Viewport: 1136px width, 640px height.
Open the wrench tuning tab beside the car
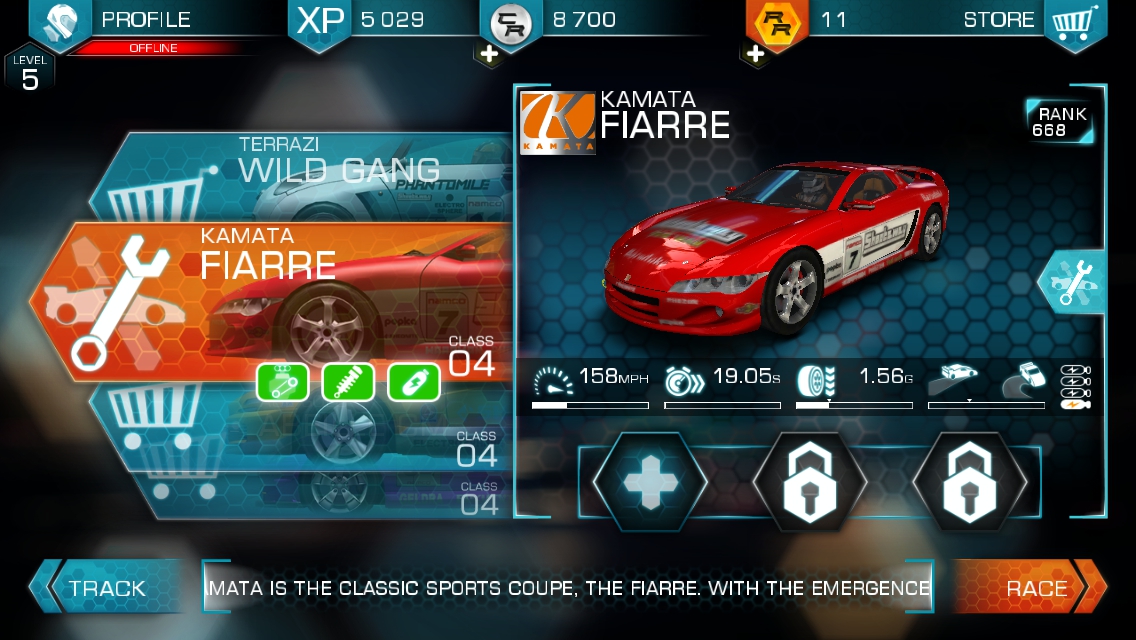[1073, 283]
